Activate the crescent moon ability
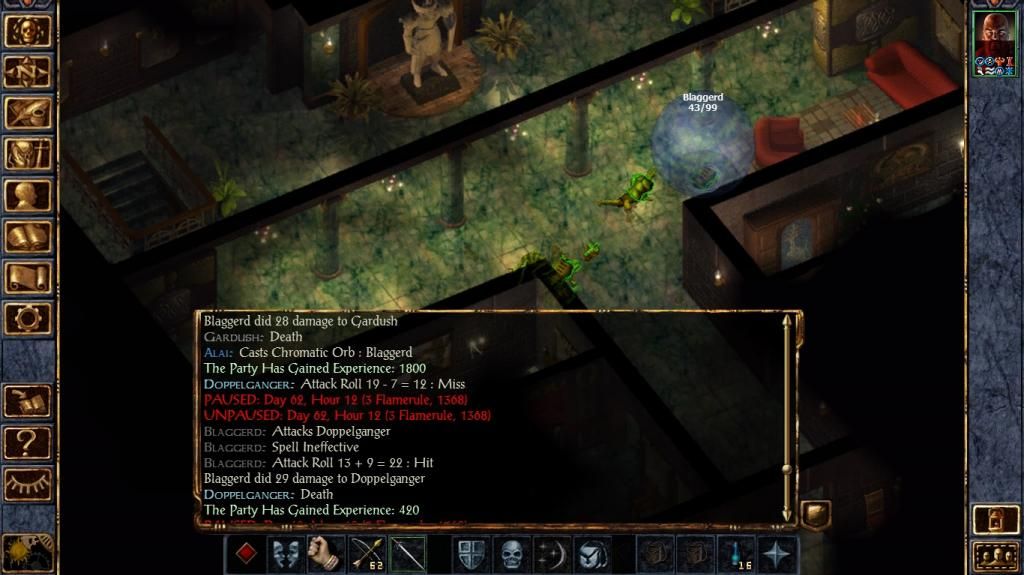 tap(553, 554)
